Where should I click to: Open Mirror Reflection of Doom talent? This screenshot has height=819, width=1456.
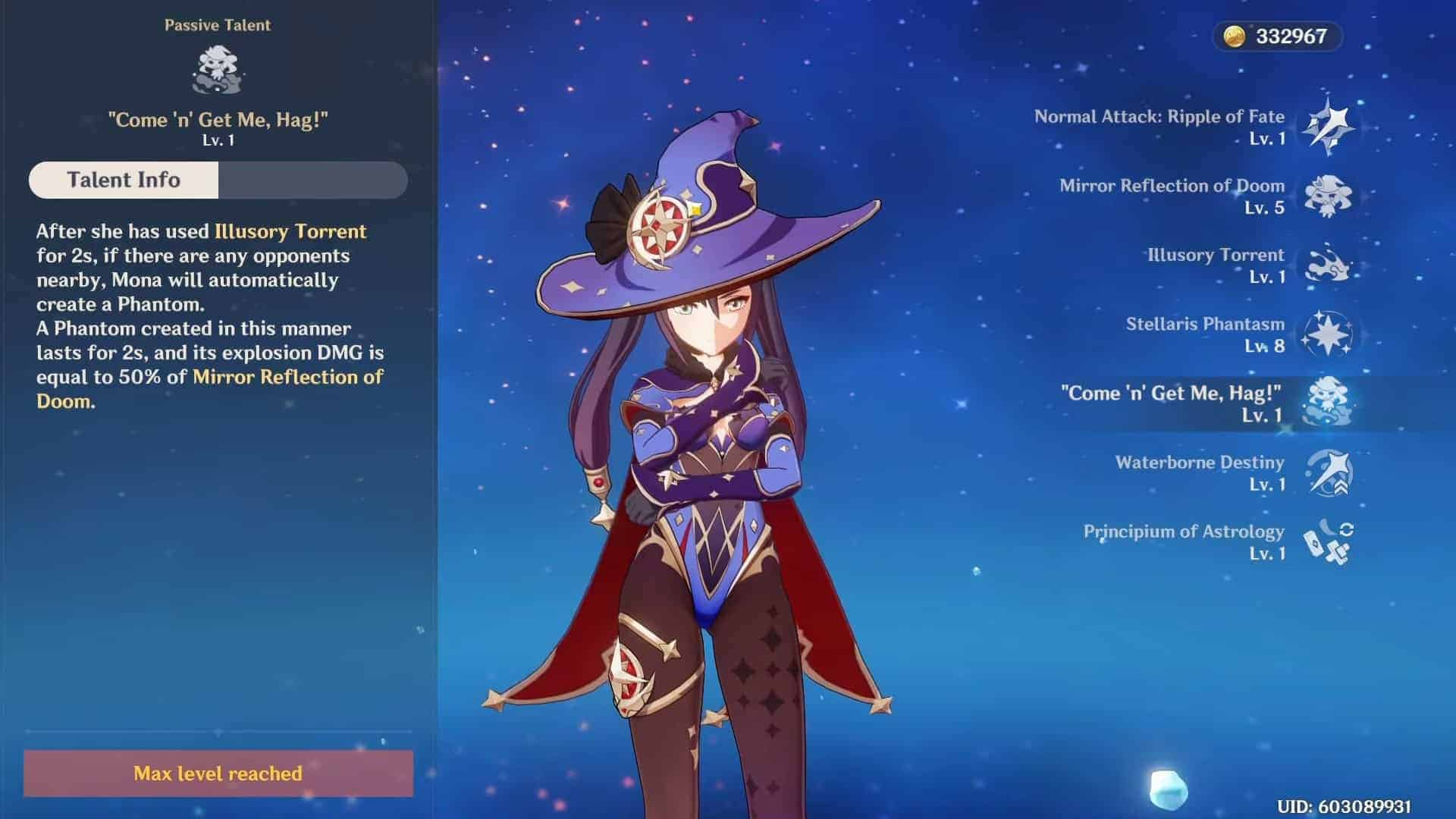click(1327, 196)
